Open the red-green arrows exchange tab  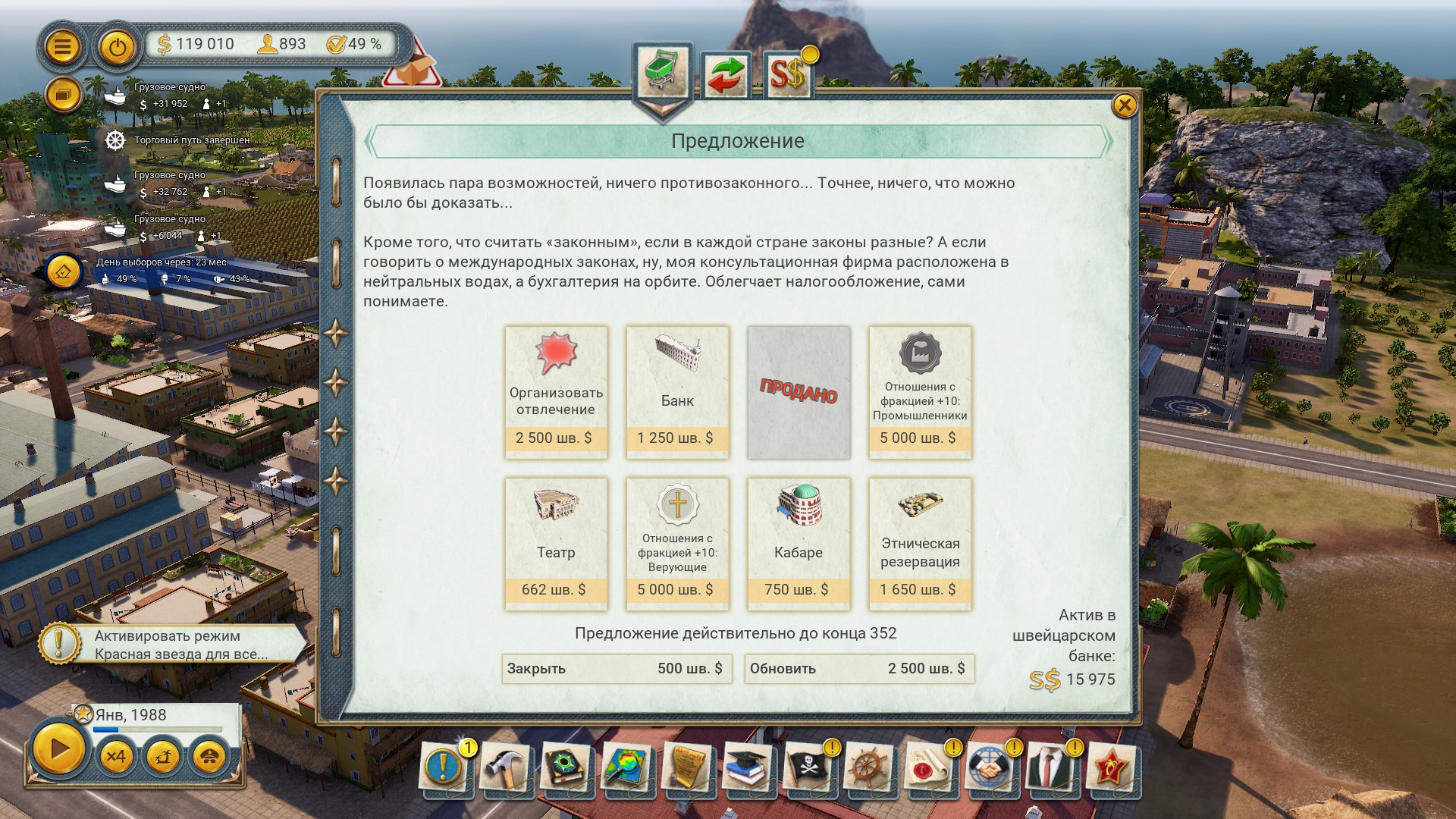tap(726, 75)
